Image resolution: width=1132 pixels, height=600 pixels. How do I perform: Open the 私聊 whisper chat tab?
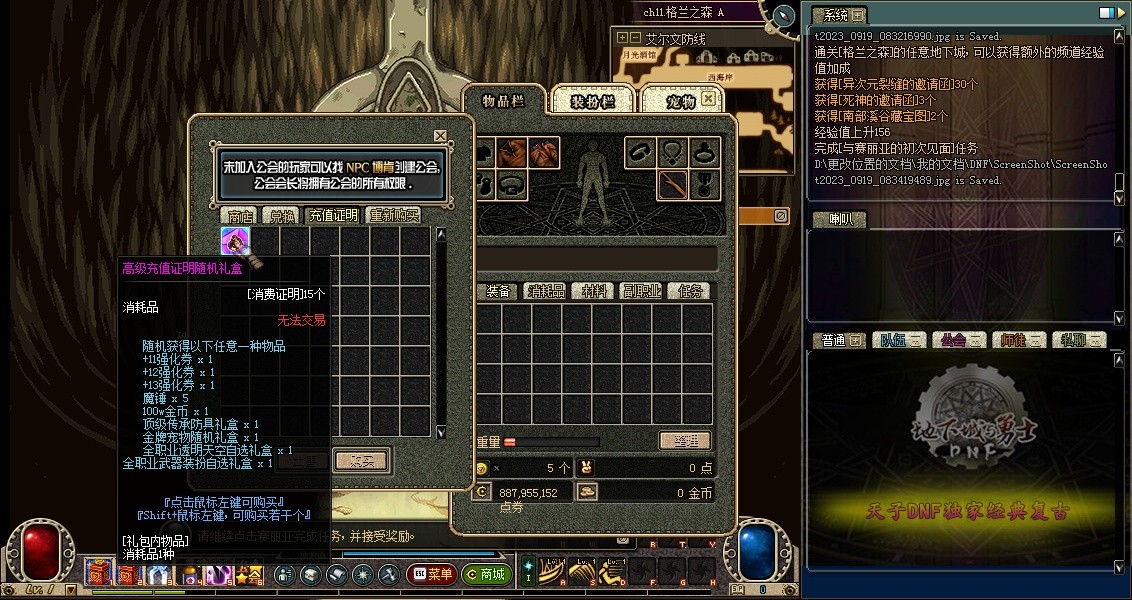coord(1078,340)
